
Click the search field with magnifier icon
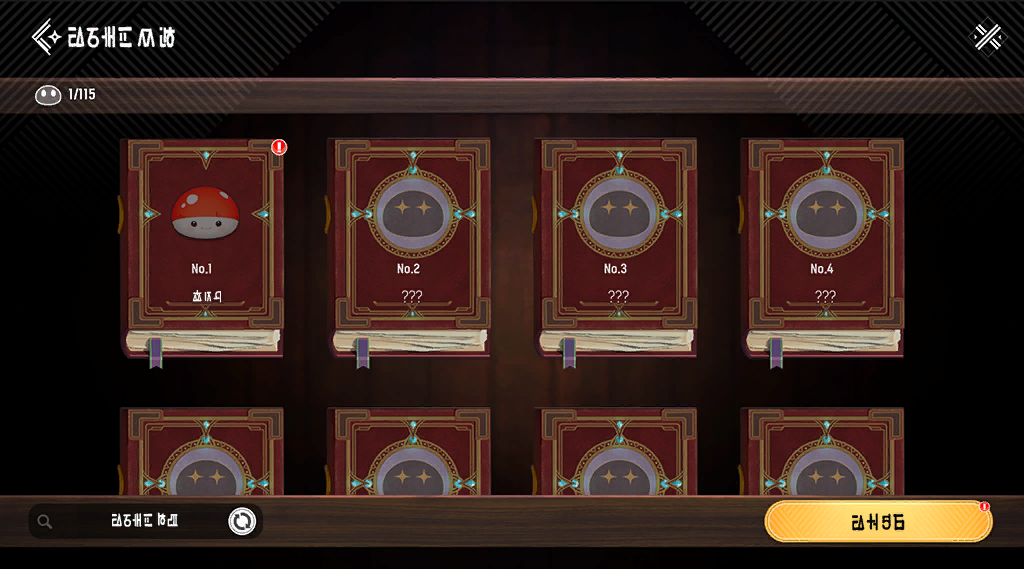click(130, 521)
